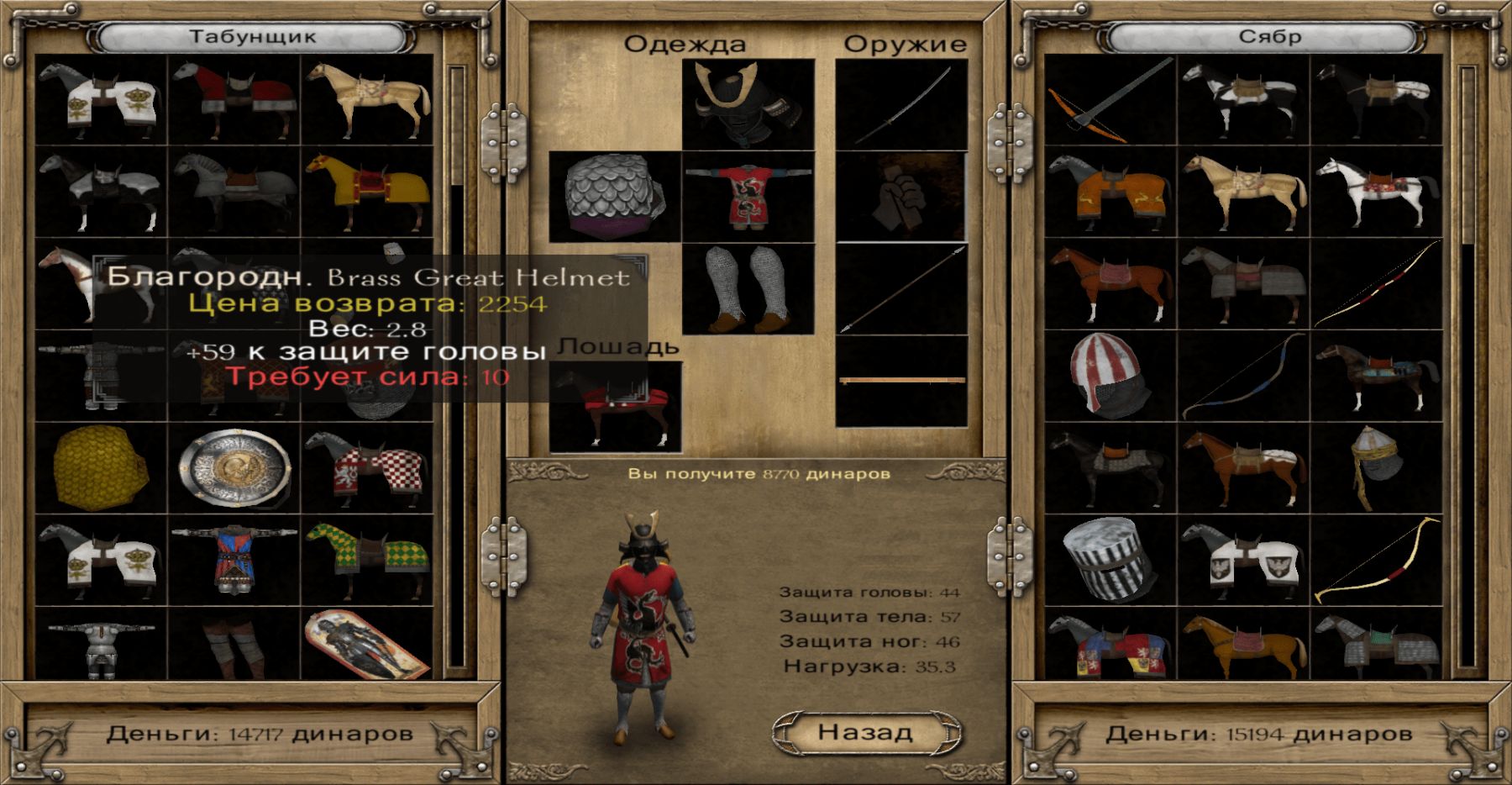Select the ornate round shield item
Viewport: 1512px width, 785px height.
pos(234,468)
